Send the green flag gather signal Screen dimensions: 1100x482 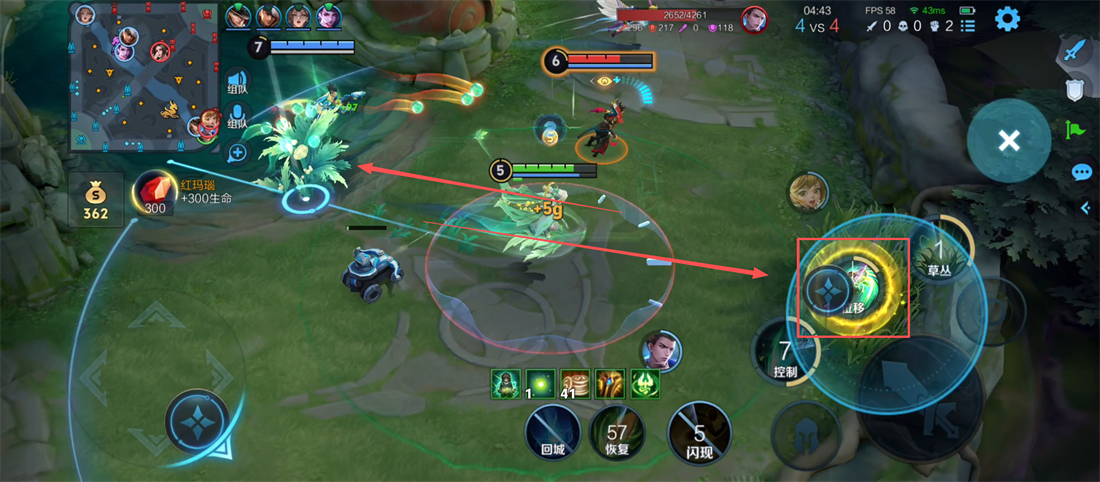(1075, 130)
